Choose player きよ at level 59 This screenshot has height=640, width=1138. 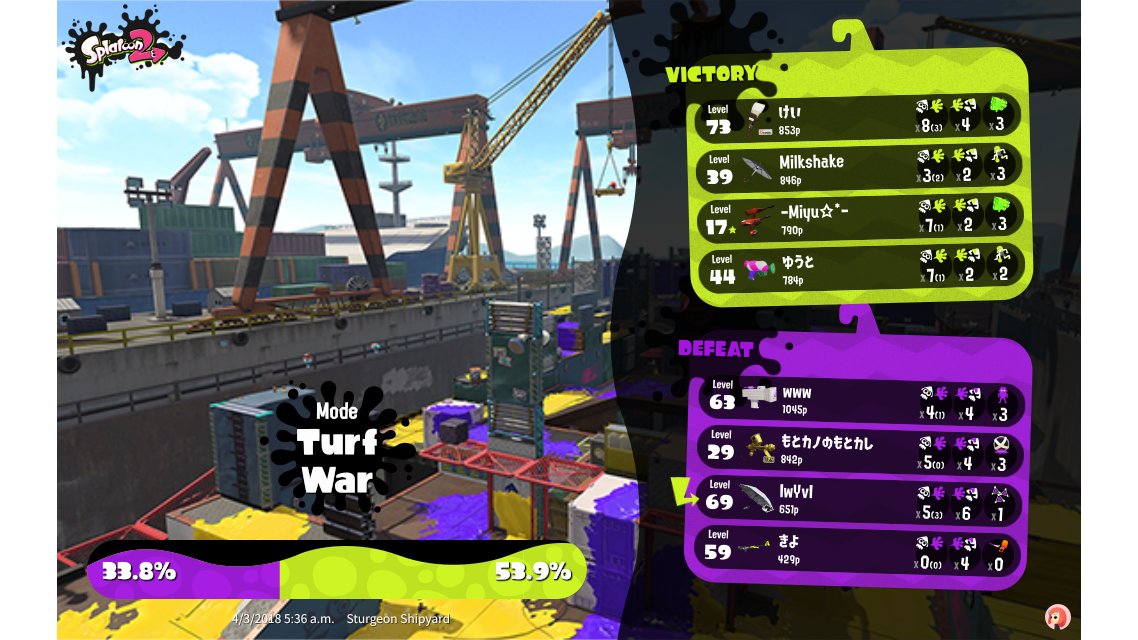point(860,549)
